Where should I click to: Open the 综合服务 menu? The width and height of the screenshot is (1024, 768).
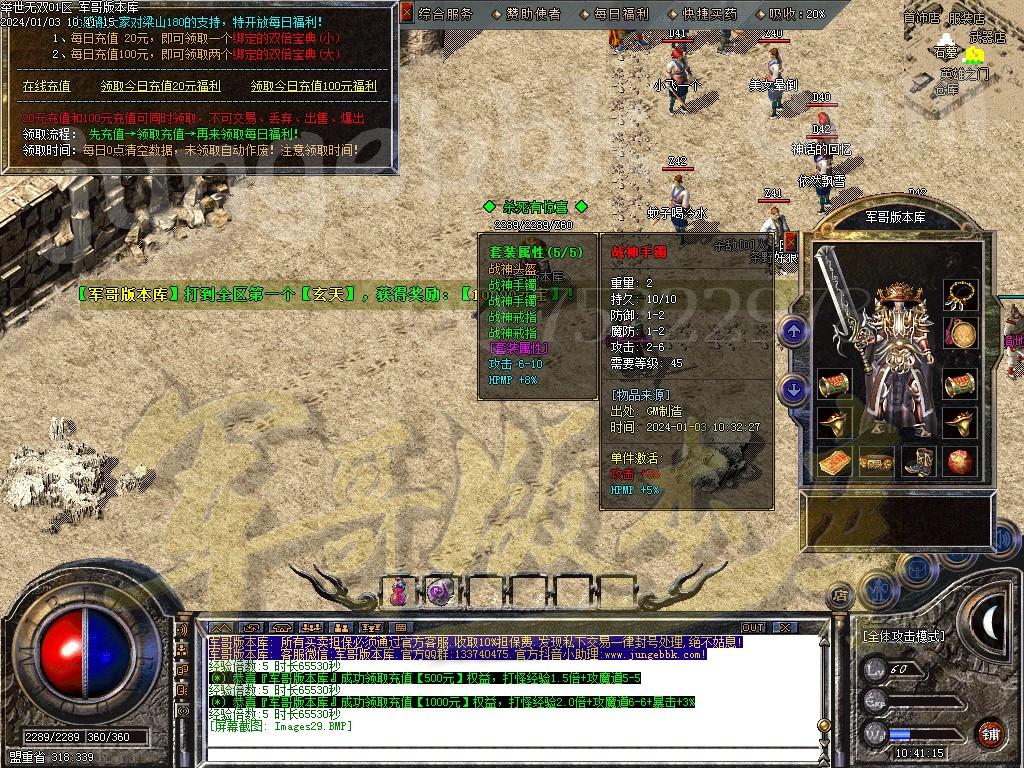click(x=446, y=14)
